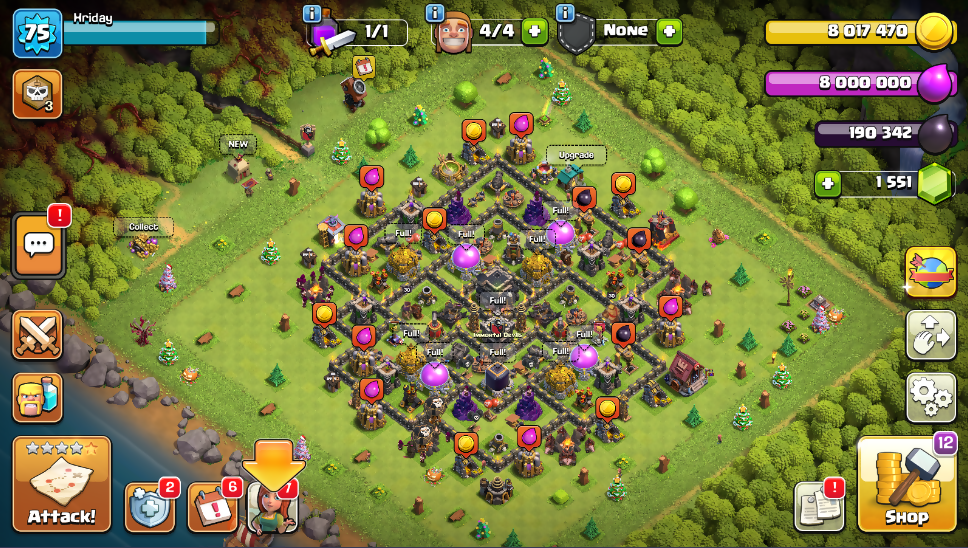This screenshot has width=968, height=548.
Task: Open the events calendar with 6 badge
Action: [x=211, y=507]
